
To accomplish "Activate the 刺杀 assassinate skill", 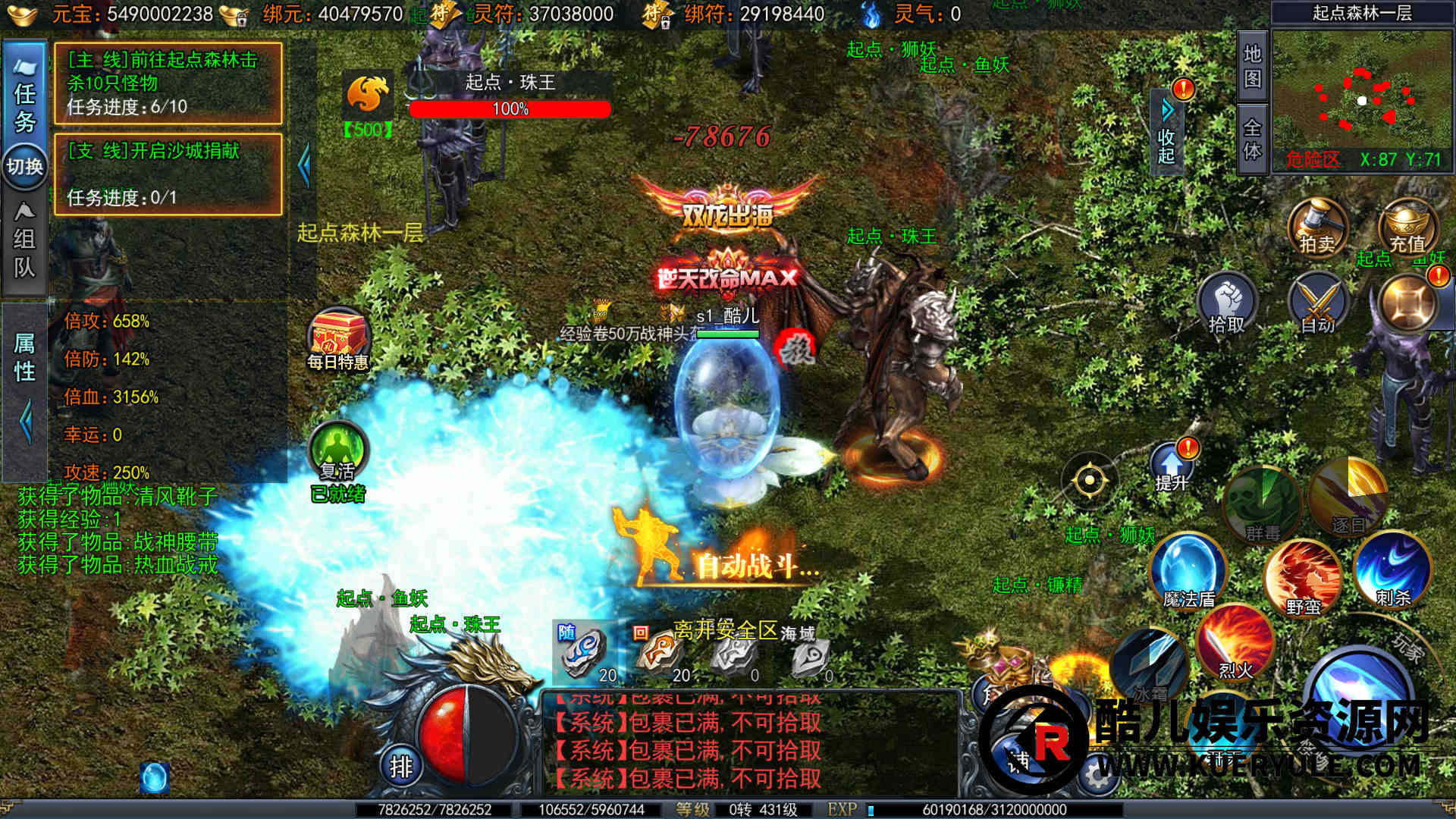I will tap(1393, 570).
